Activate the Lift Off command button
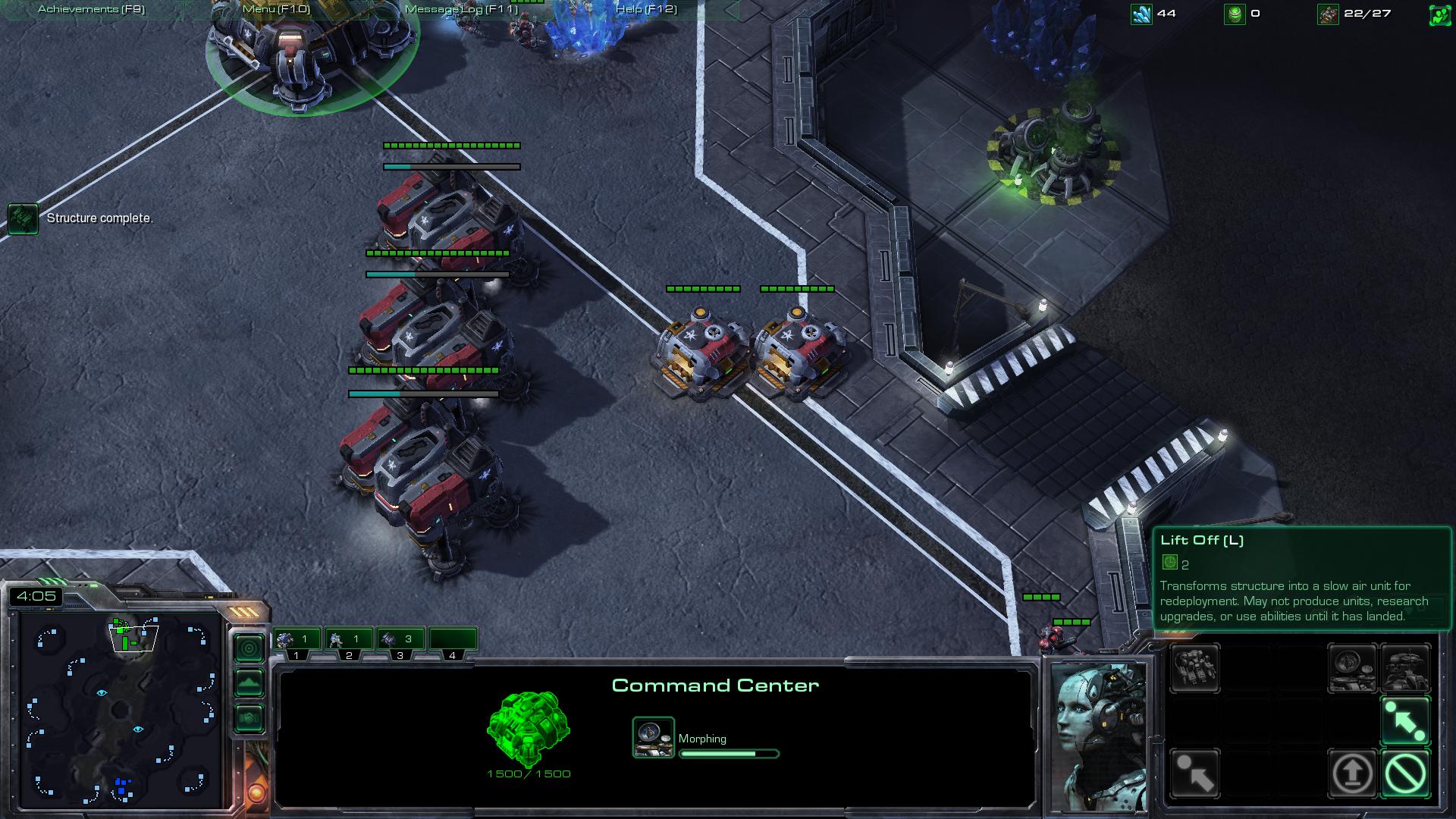Screen dimensions: 1456x819 pyautogui.click(x=1352, y=774)
